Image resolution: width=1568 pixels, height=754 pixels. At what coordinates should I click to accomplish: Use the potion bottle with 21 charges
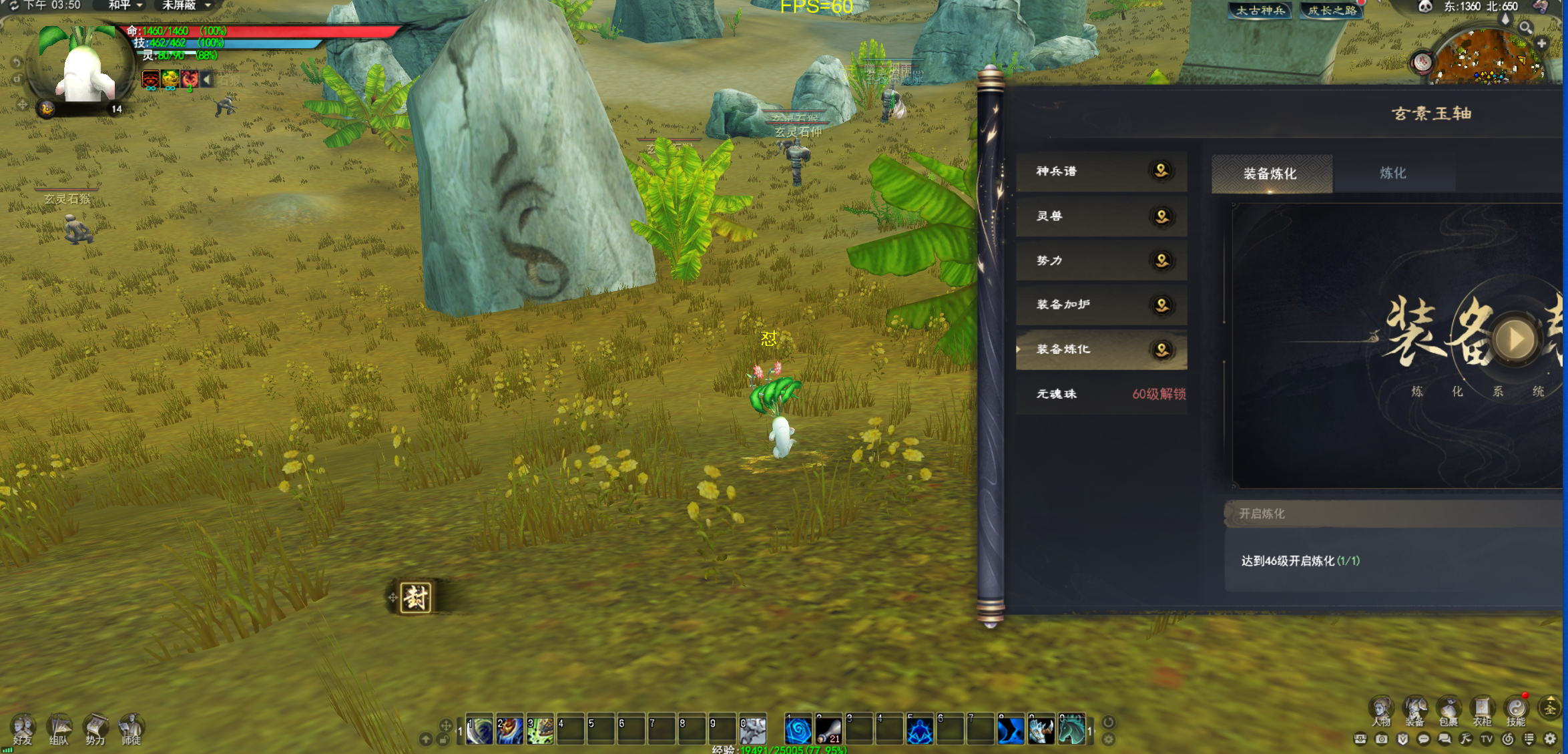(x=828, y=731)
